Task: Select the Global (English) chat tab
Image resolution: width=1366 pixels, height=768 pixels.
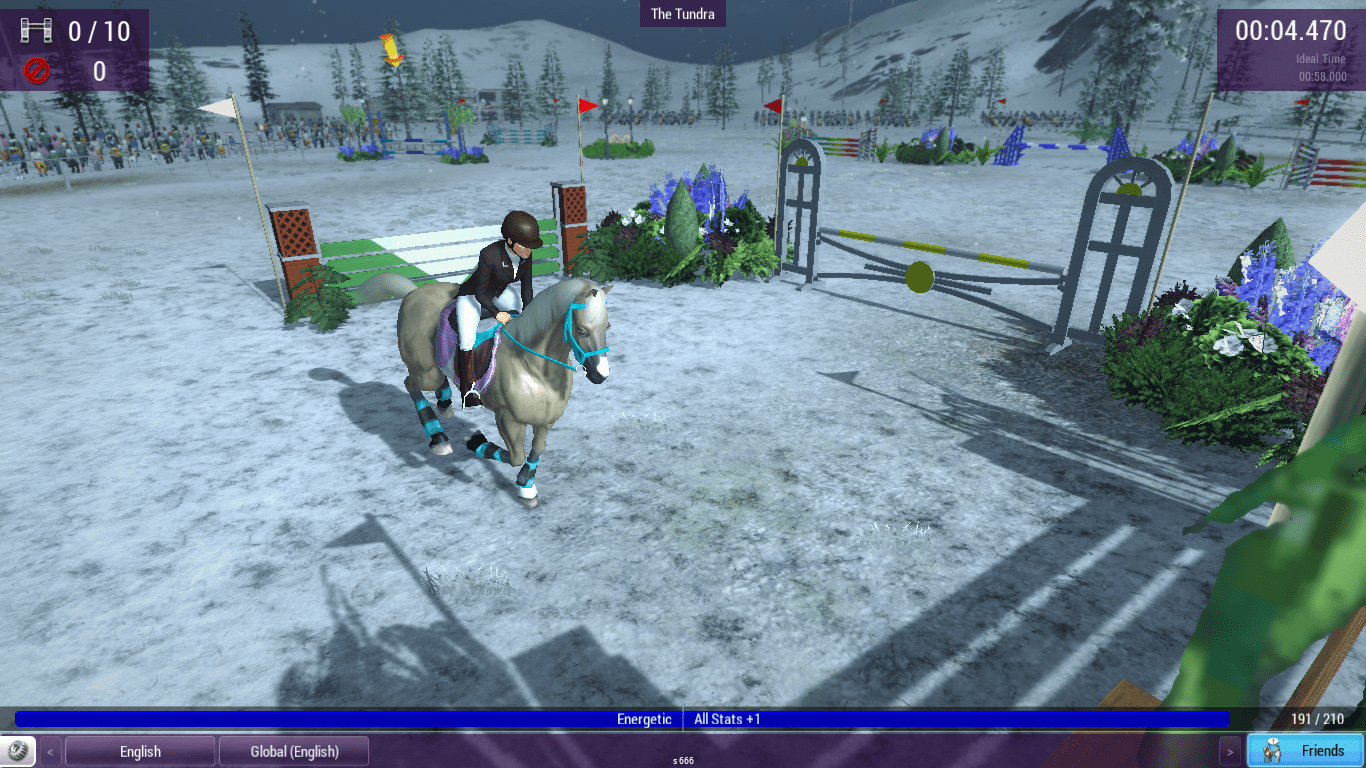Action: (x=294, y=751)
